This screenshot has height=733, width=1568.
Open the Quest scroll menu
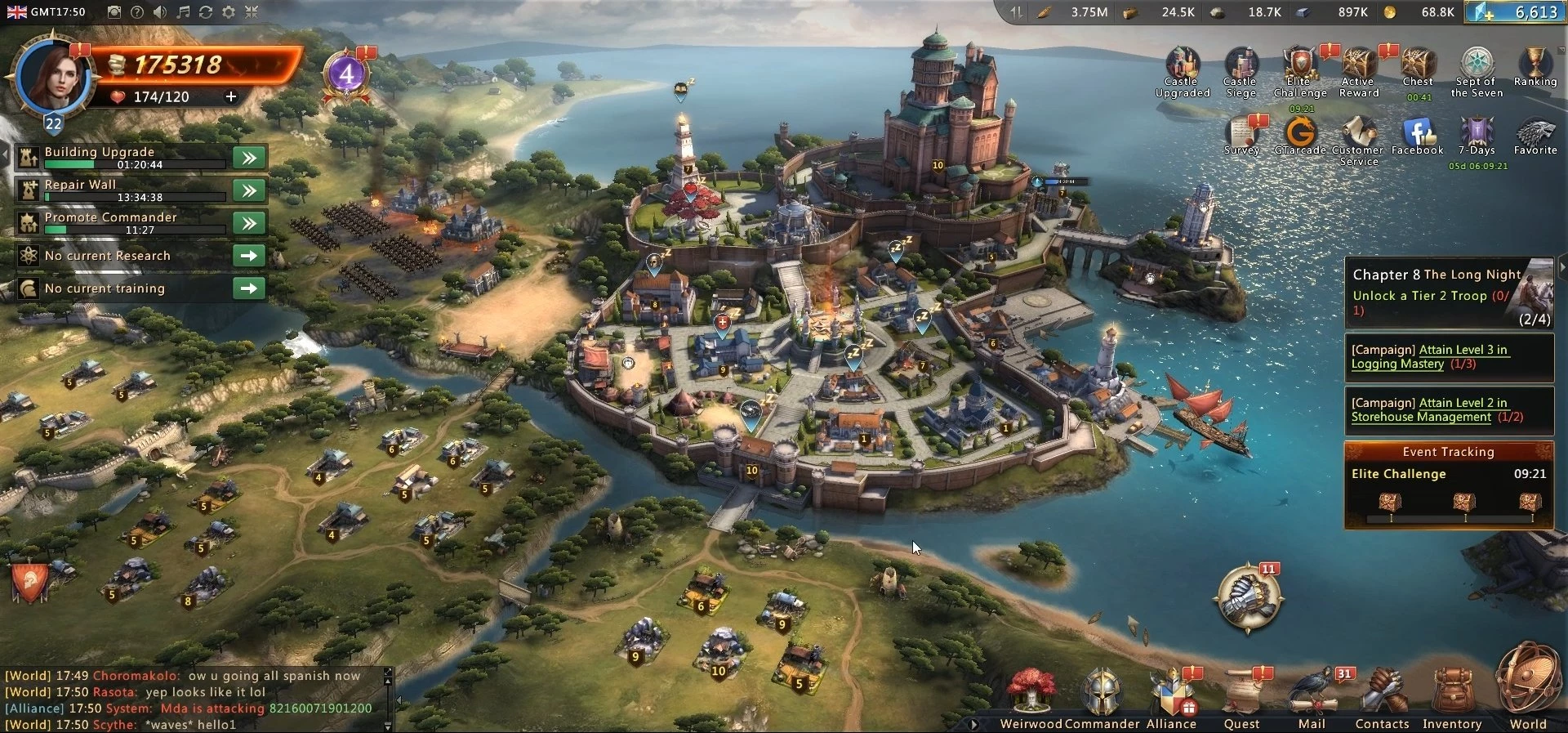pos(1241,695)
